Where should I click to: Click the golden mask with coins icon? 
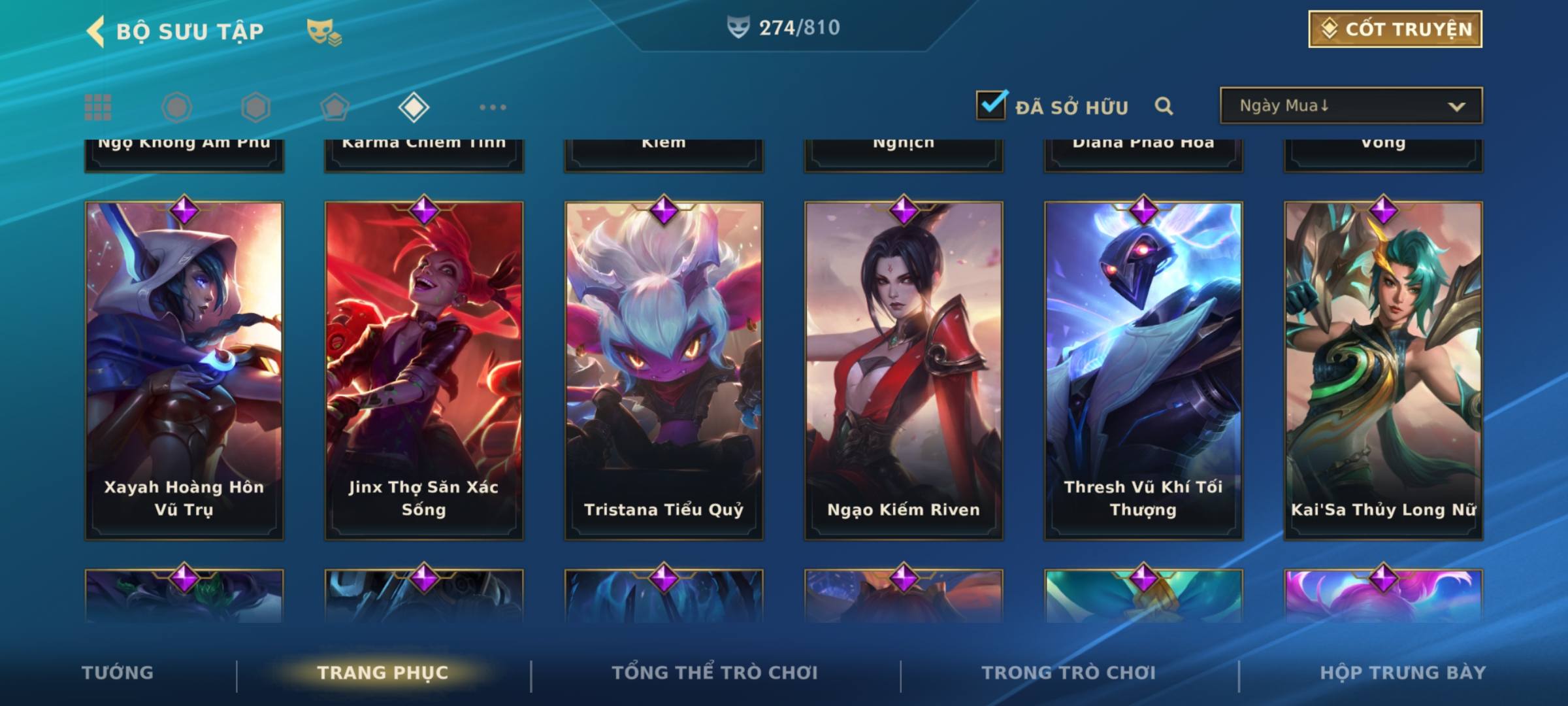click(x=324, y=31)
